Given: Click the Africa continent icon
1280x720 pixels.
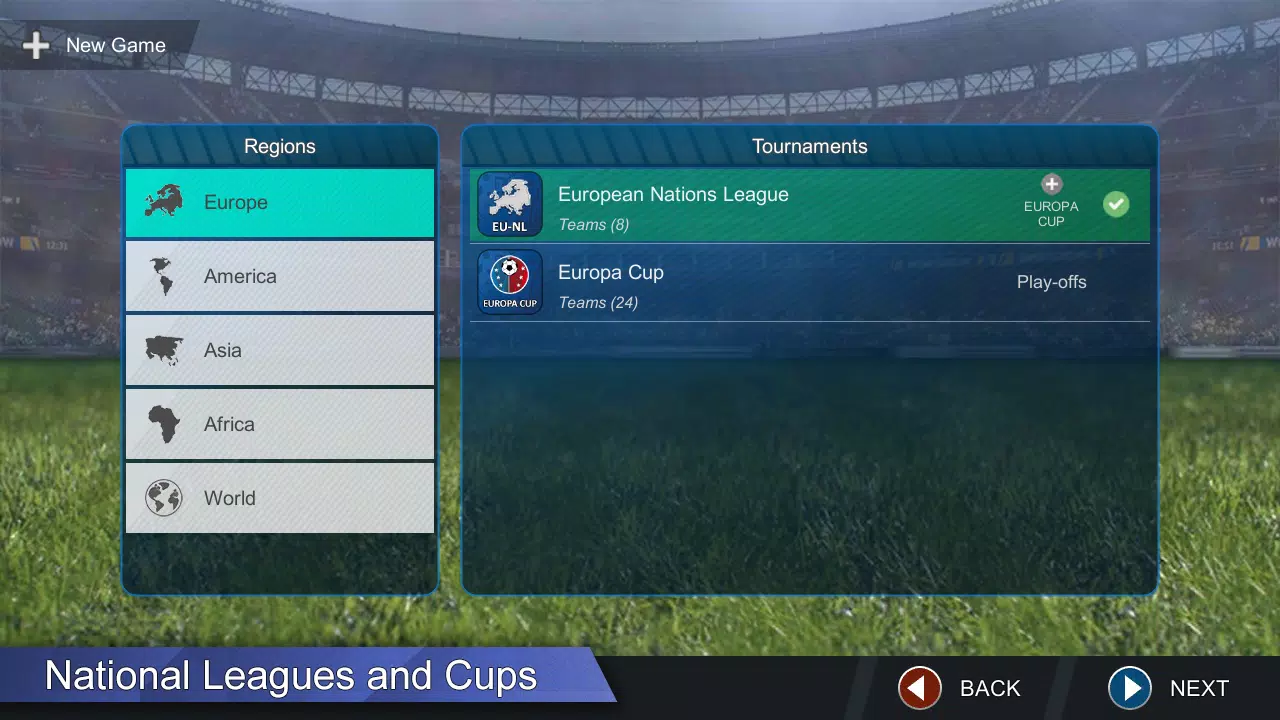Looking at the screenshot, I should [x=163, y=424].
